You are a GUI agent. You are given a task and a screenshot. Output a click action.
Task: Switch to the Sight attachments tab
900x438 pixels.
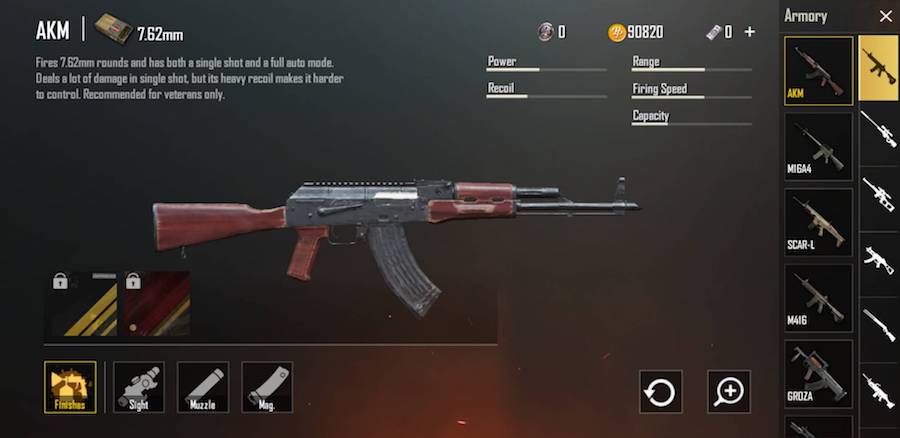[139, 387]
